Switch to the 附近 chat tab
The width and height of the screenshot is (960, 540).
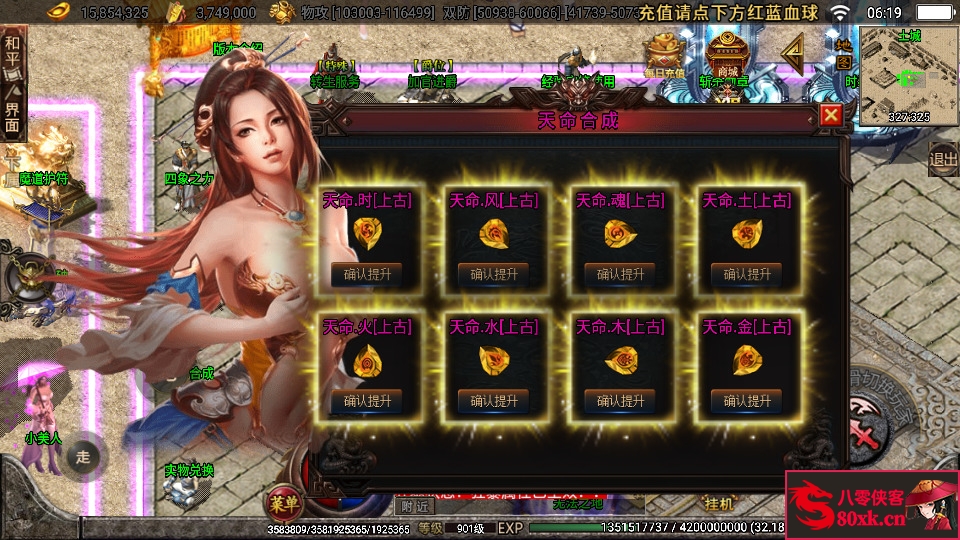point(408,507)
